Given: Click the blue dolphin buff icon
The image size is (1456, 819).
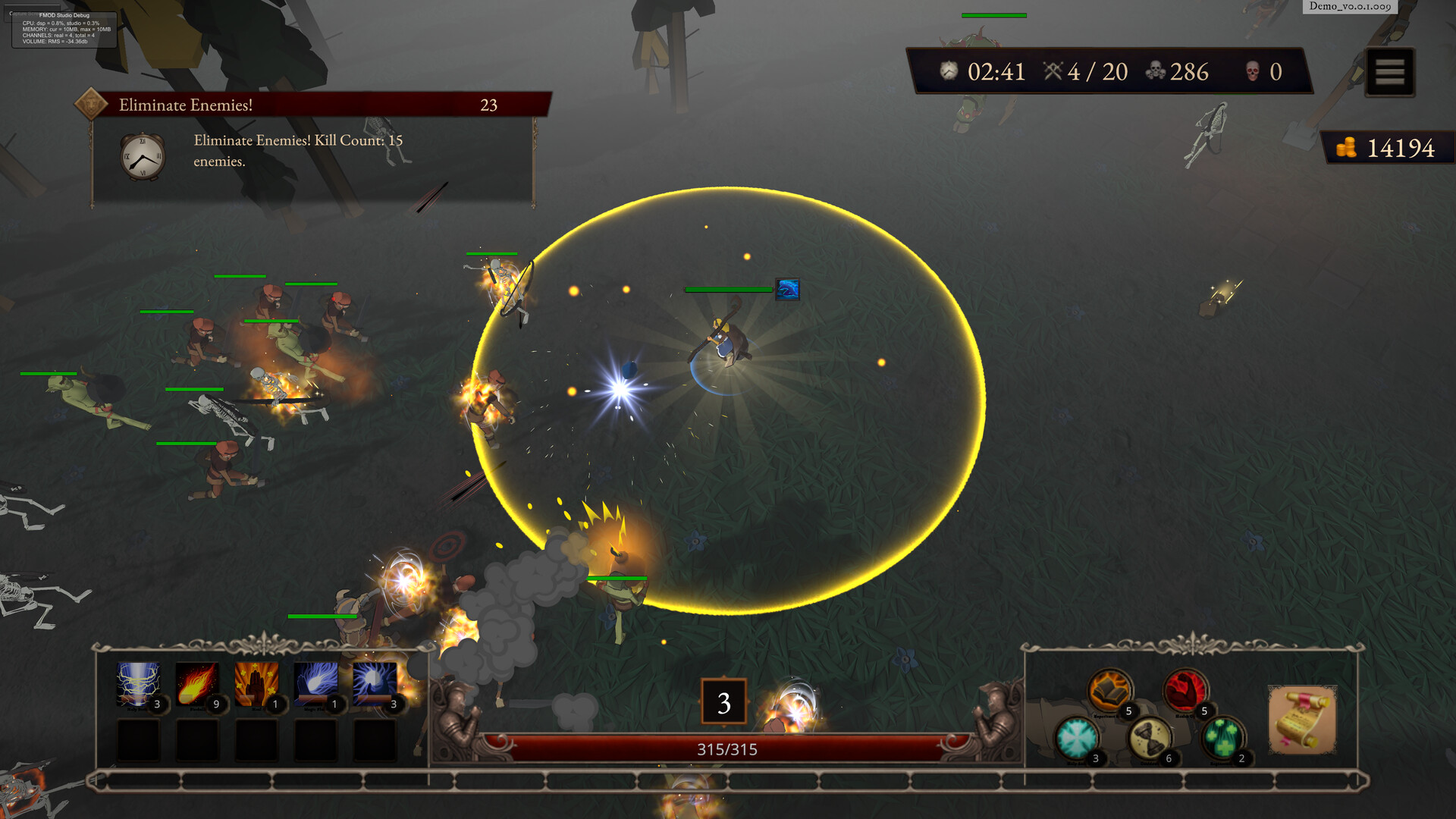Looking at the screenshot, I should 787,289.
